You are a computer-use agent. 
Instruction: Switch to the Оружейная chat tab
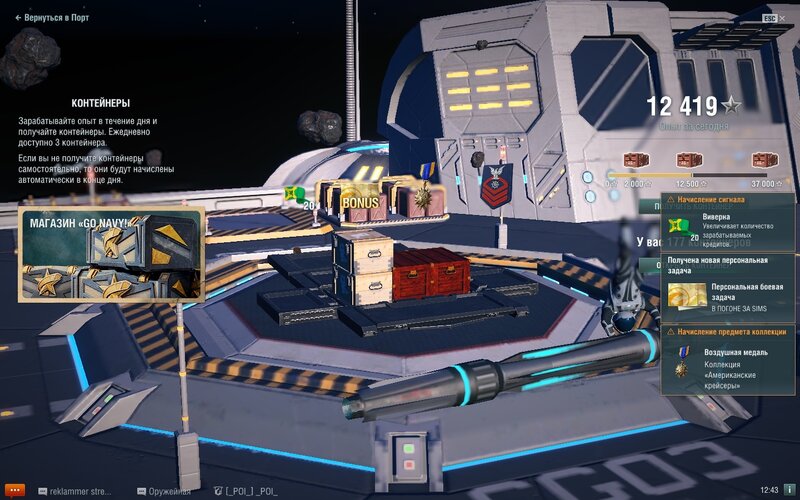(165, 490)
